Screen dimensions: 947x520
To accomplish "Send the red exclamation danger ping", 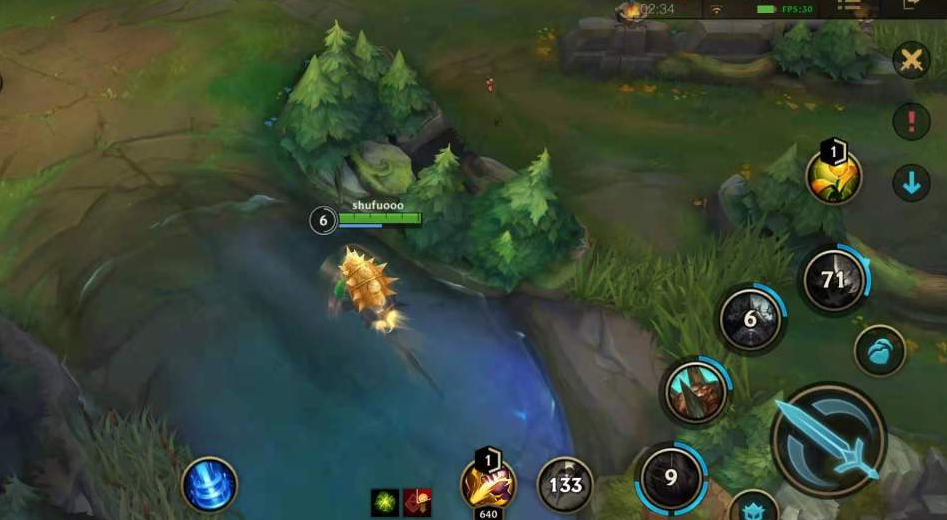I will point(911,122).
